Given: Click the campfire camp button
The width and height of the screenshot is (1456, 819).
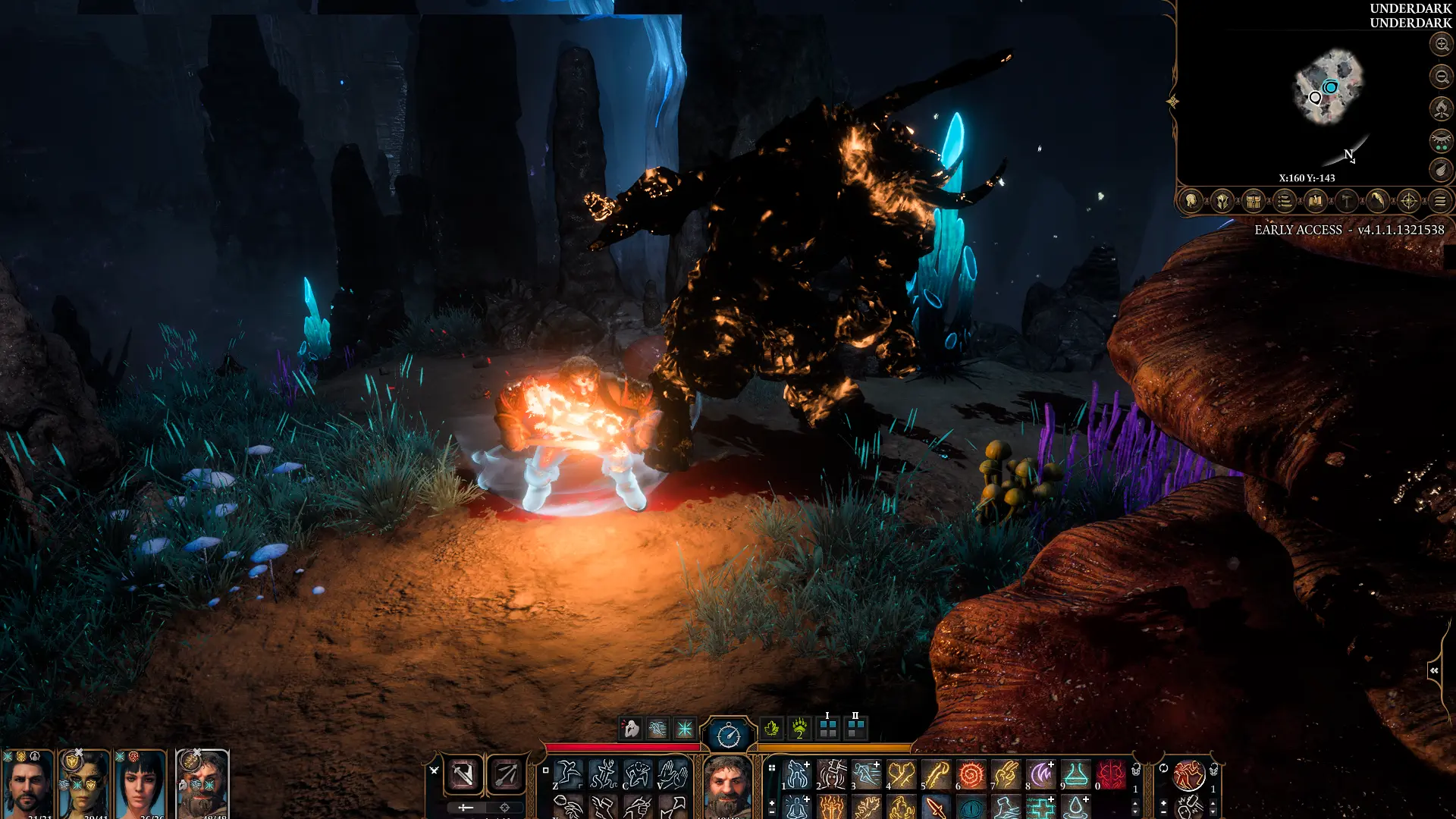Looking at the screenshot, I should (1441, 108).
